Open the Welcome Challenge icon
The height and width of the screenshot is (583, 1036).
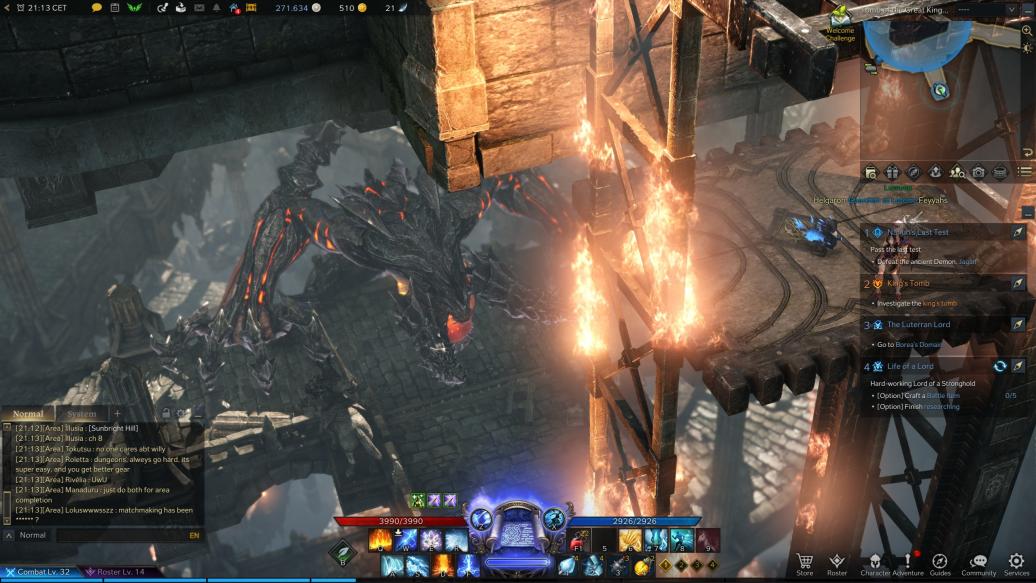[840, 17]
